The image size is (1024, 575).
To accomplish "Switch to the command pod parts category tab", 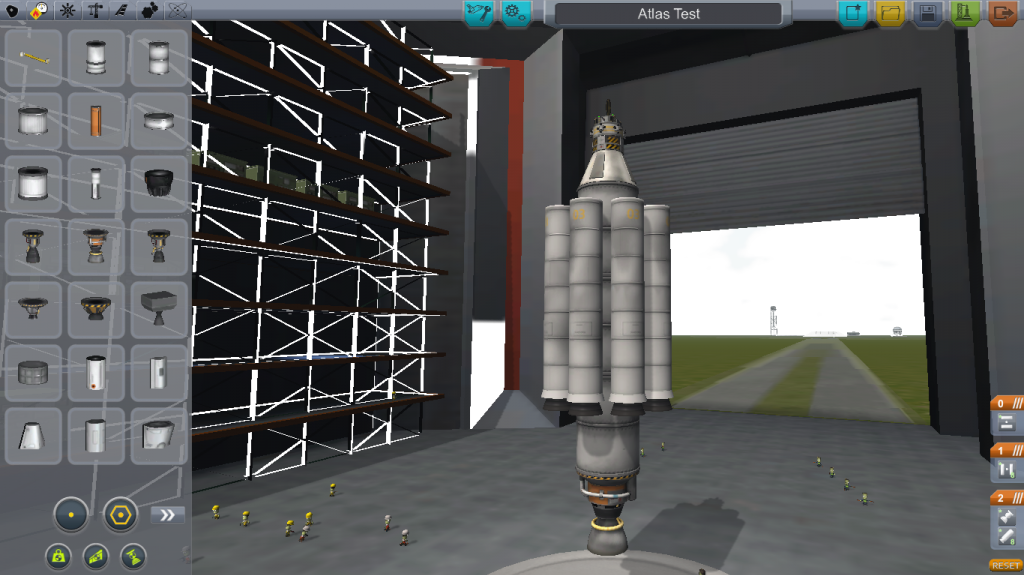I will [12, 11].
